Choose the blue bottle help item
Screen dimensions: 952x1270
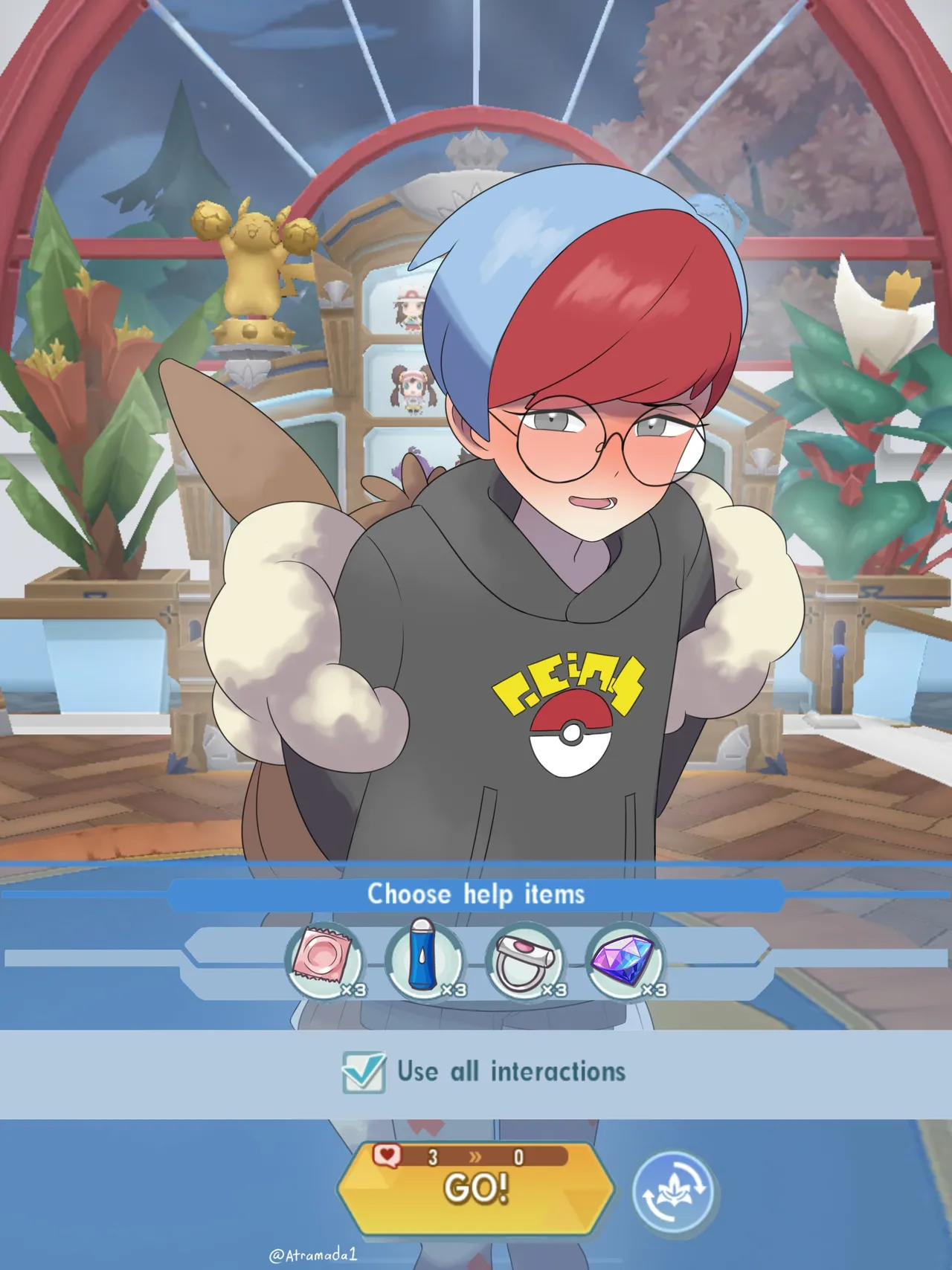(424, 961)
